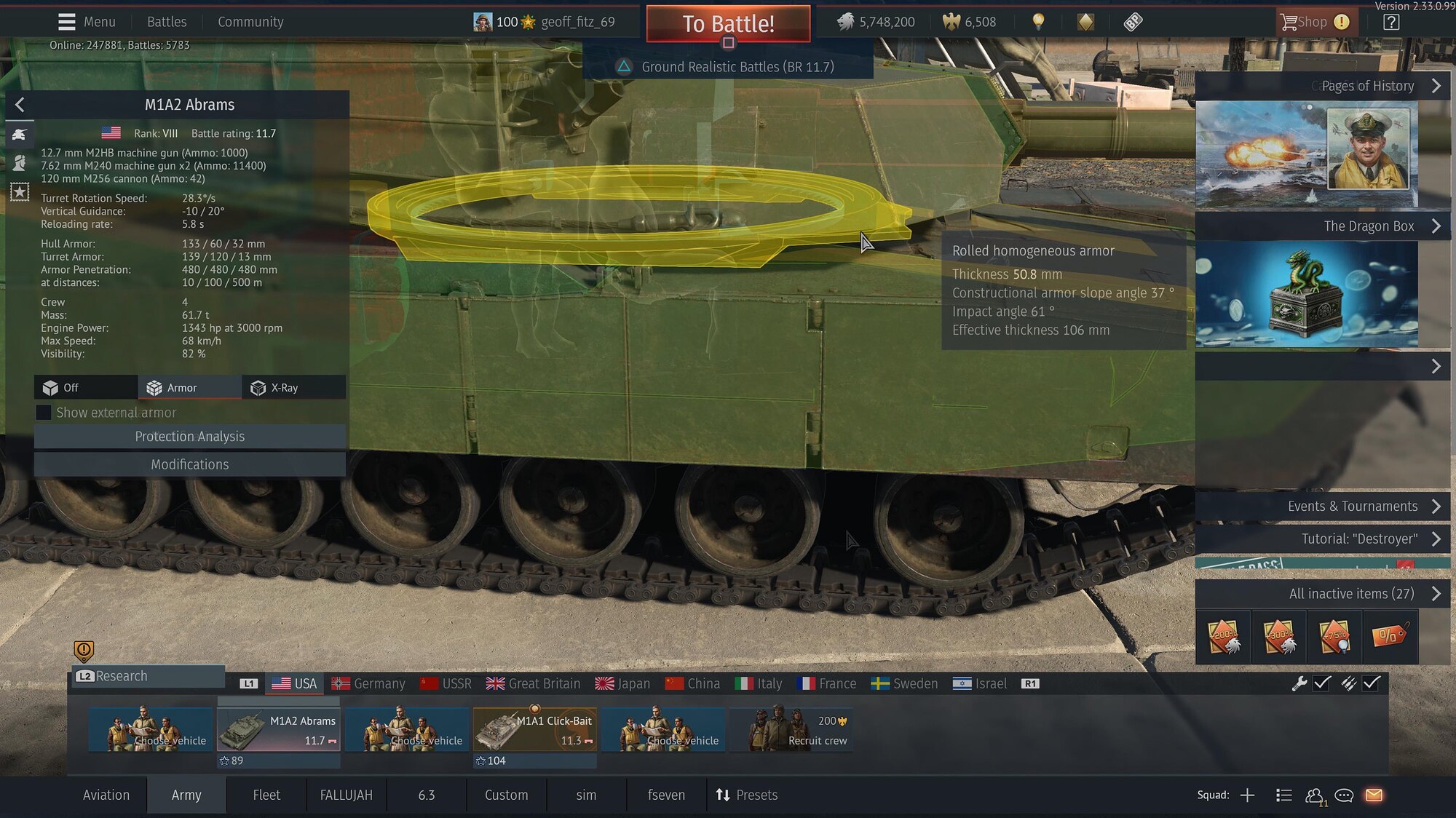Open the glowing mail inbox icon

[1374, 795]
